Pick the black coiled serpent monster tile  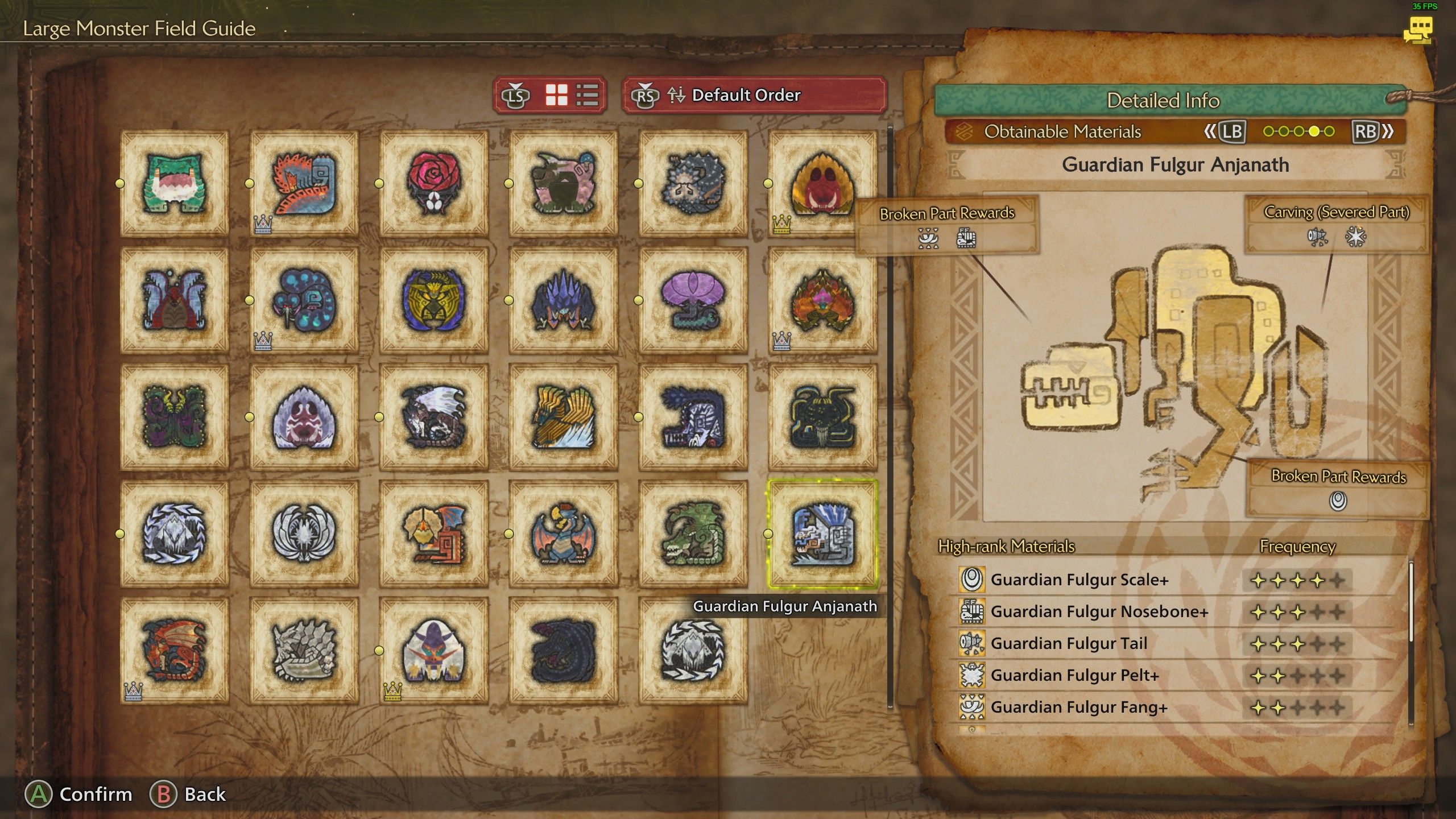(x=563, y=650)
